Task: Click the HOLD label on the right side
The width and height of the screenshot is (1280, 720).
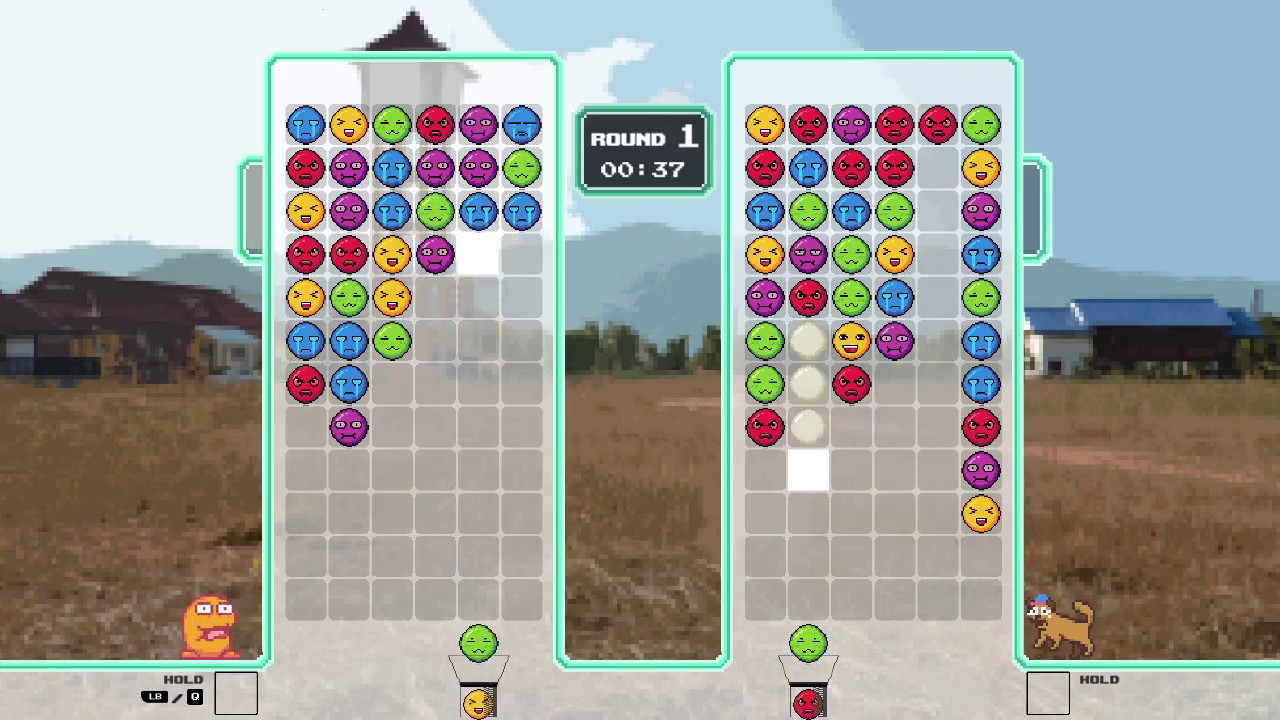Action: pyautogui.click(x=1100, y=679)
